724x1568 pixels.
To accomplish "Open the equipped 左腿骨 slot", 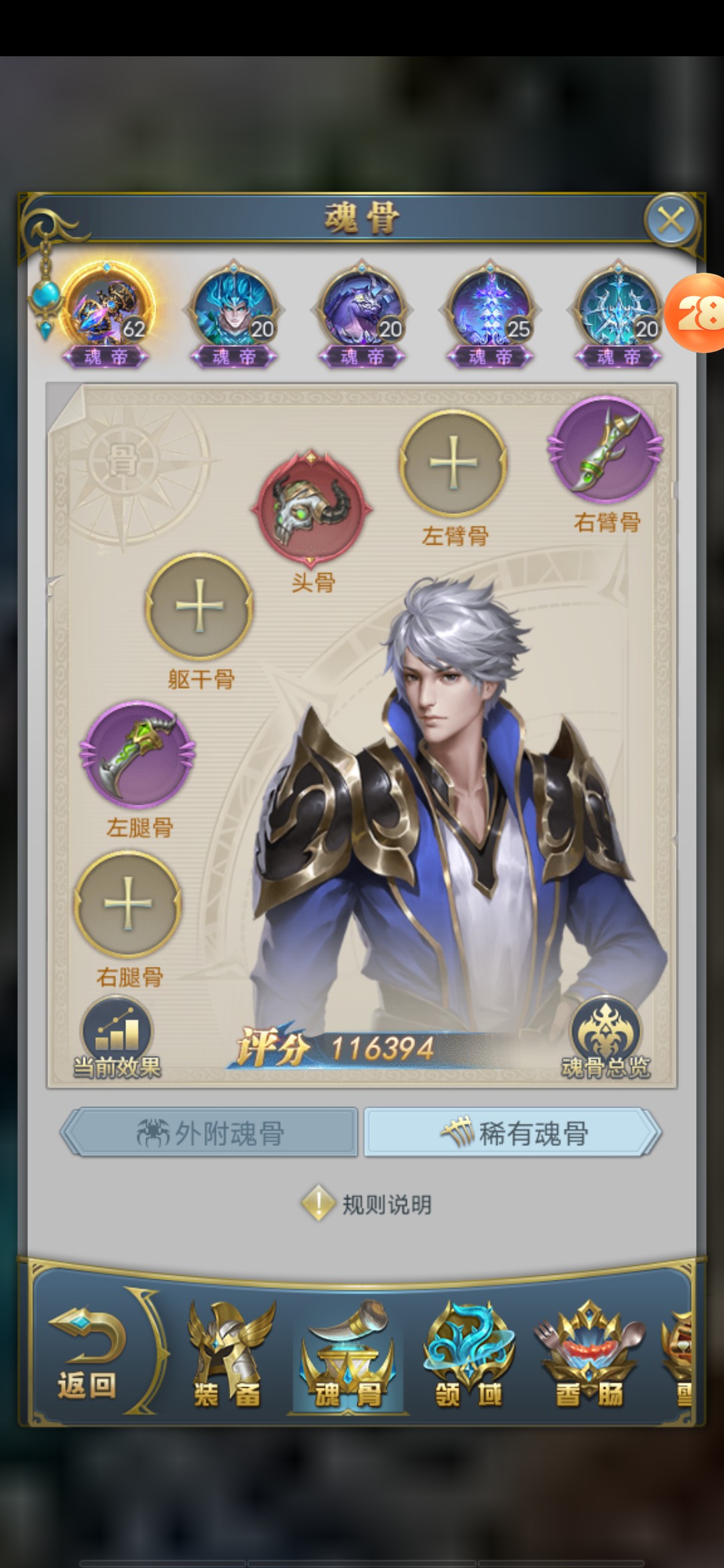I will click(x=137, y=754).
